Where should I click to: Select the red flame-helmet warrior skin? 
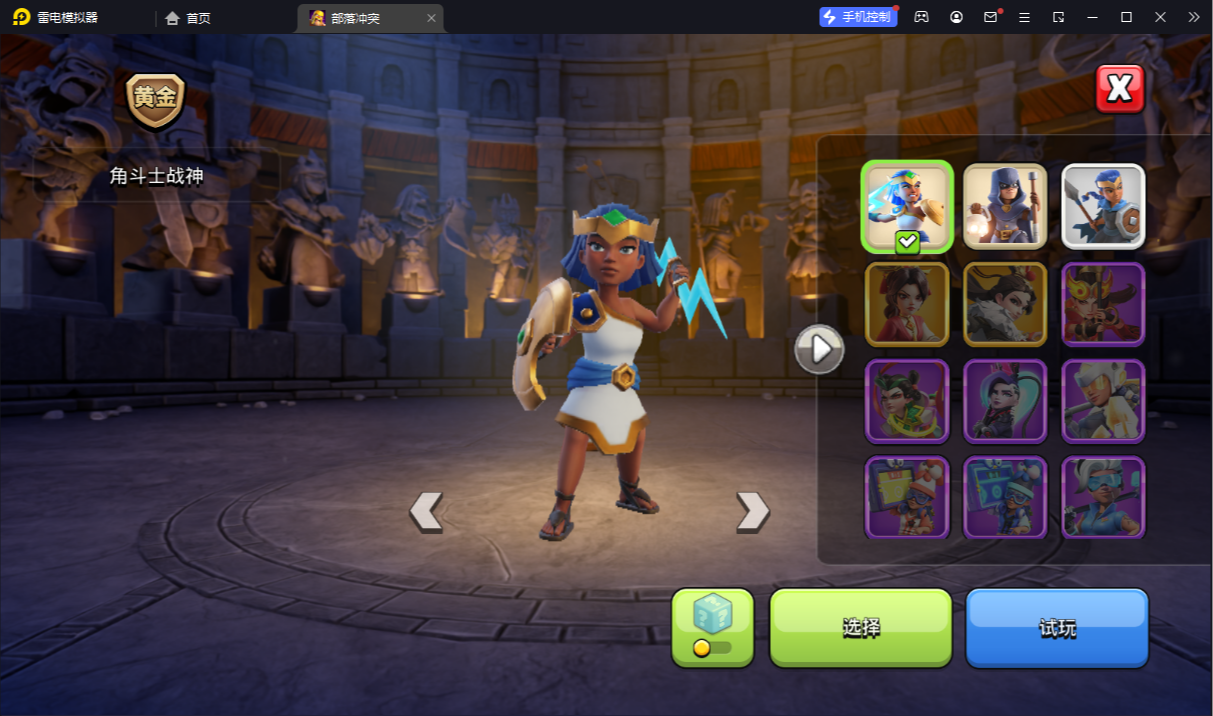tap(1103, 304)
